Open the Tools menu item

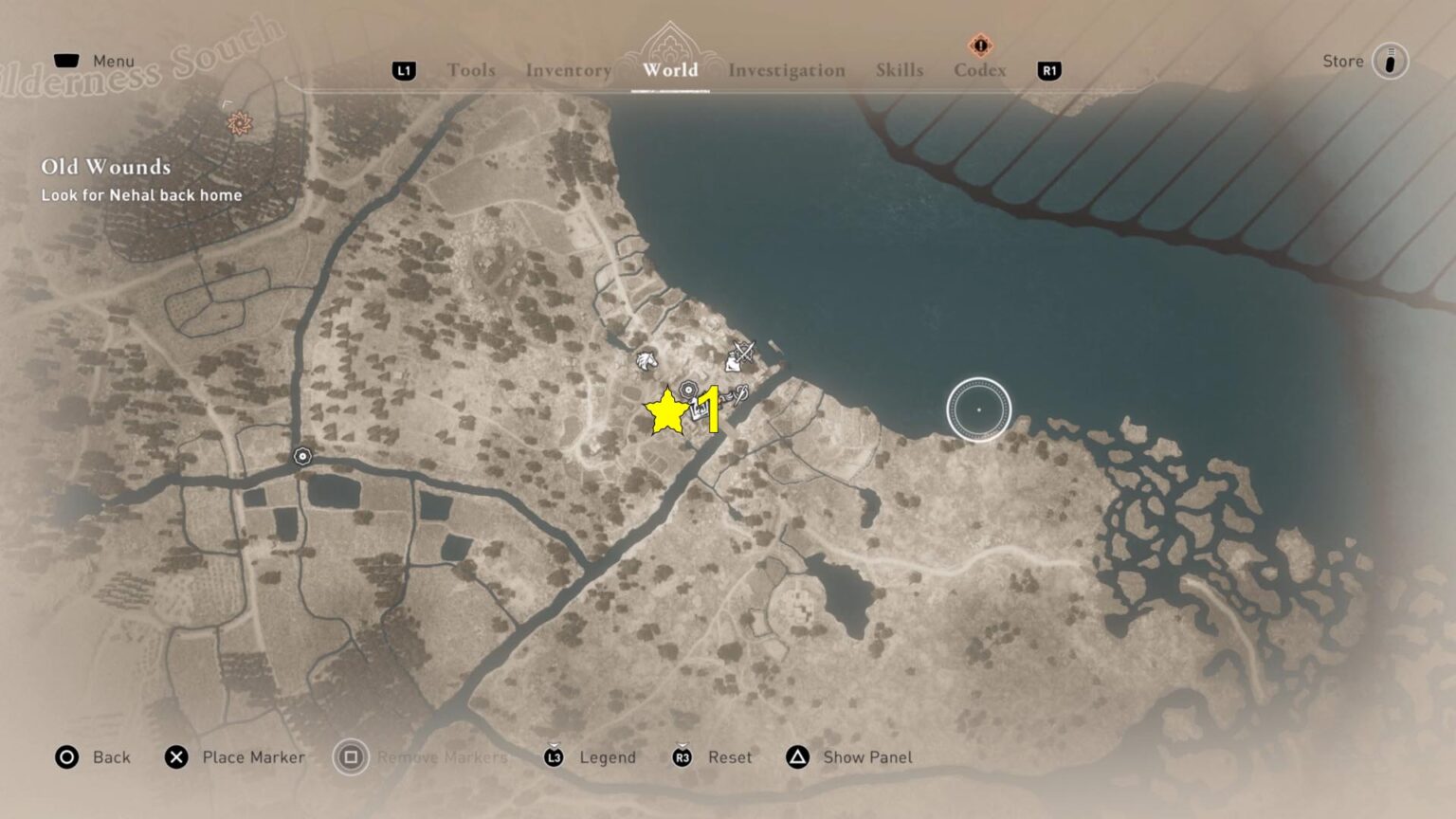point(471,70)
